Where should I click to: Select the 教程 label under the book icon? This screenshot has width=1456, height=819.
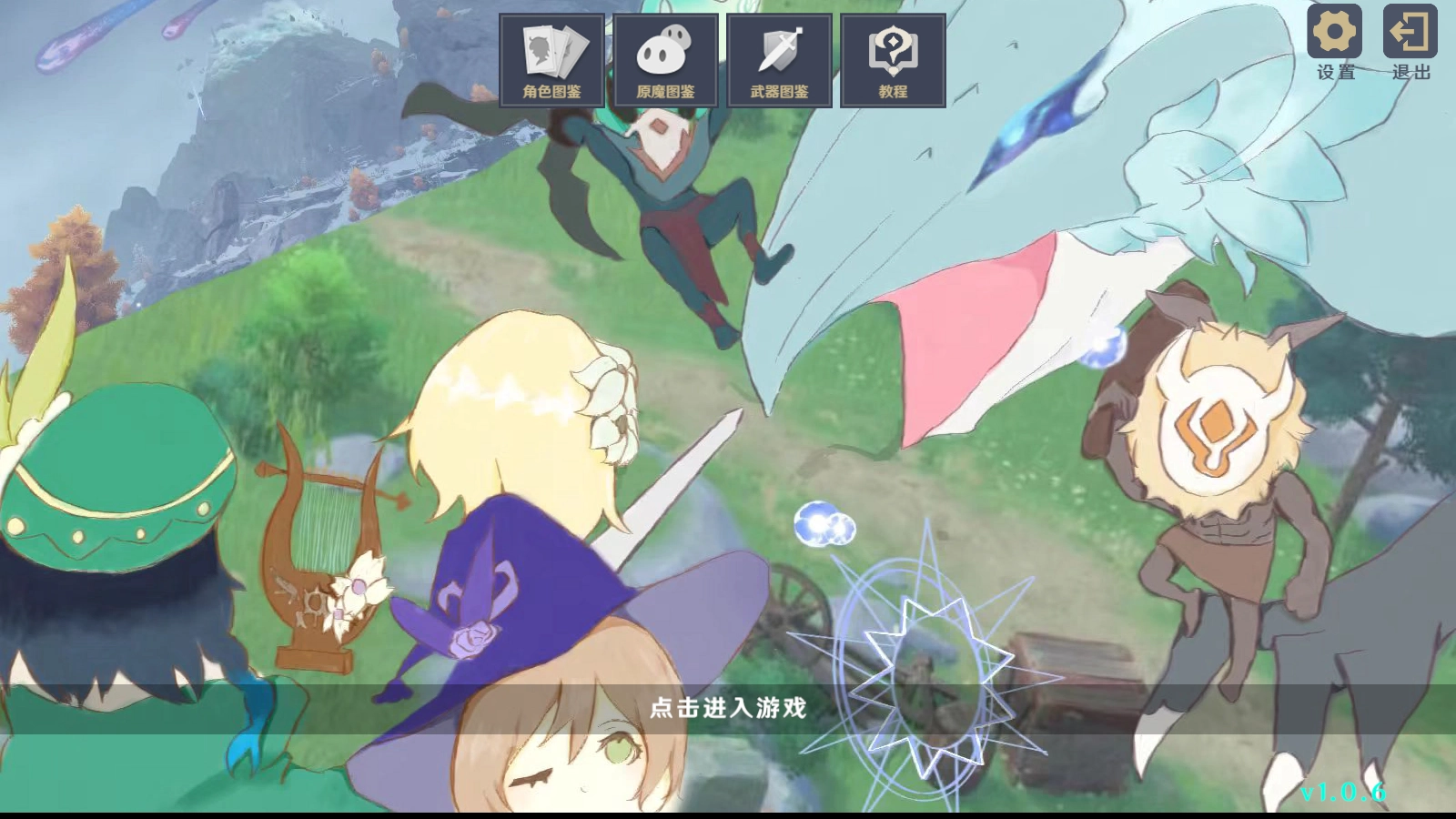(x=893, y=89)
